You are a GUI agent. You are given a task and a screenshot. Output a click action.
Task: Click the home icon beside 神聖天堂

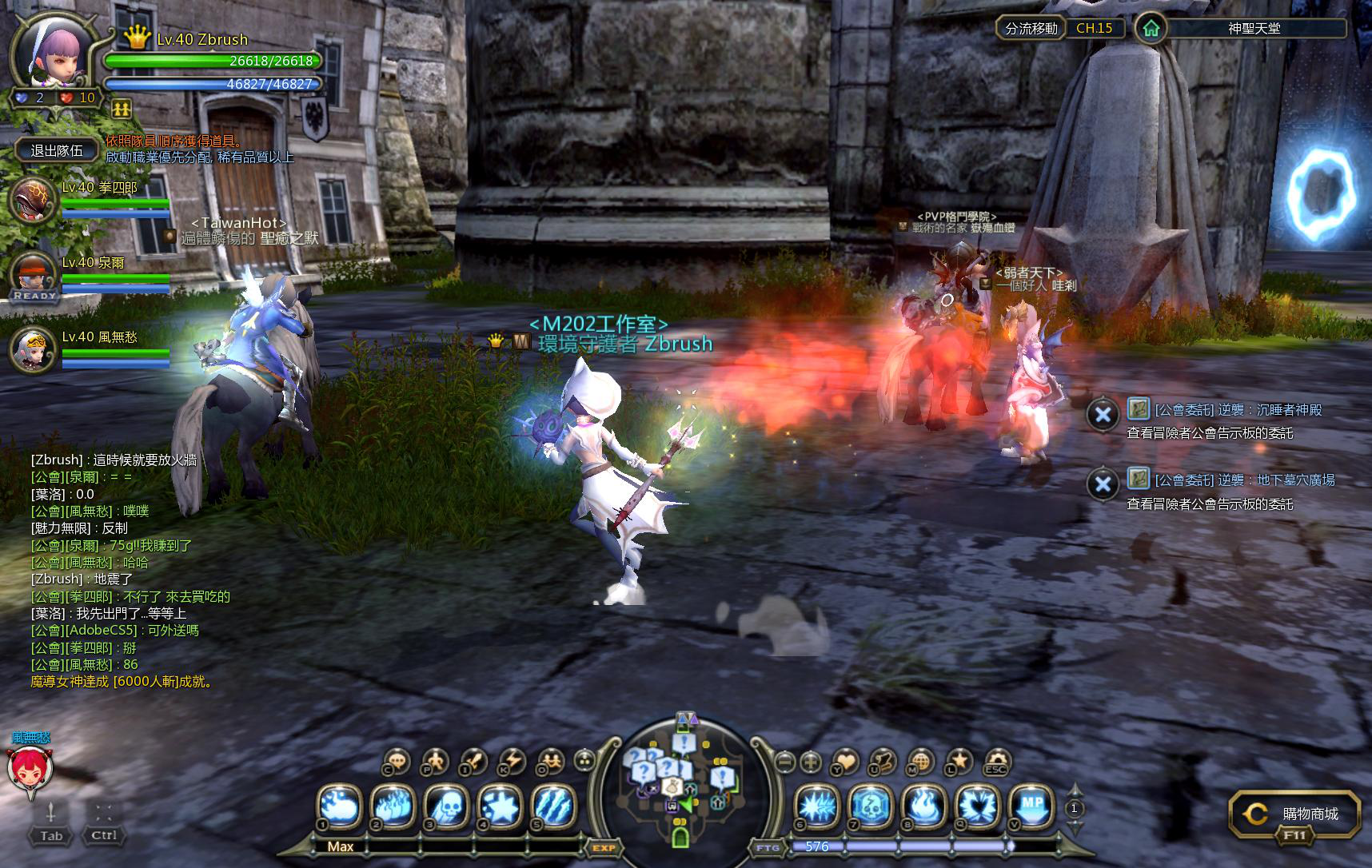tap(1151, 29)
